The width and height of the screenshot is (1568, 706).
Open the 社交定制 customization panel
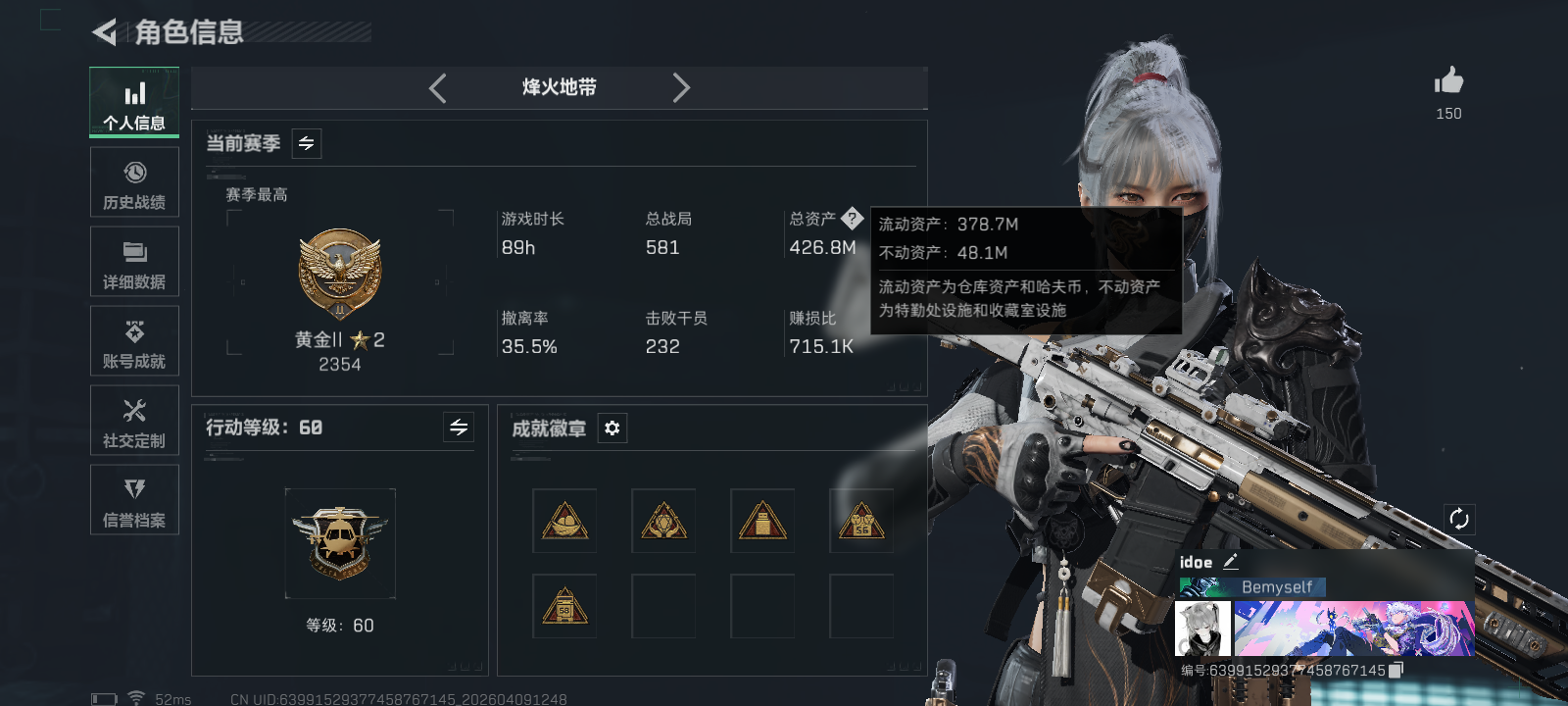134,420
